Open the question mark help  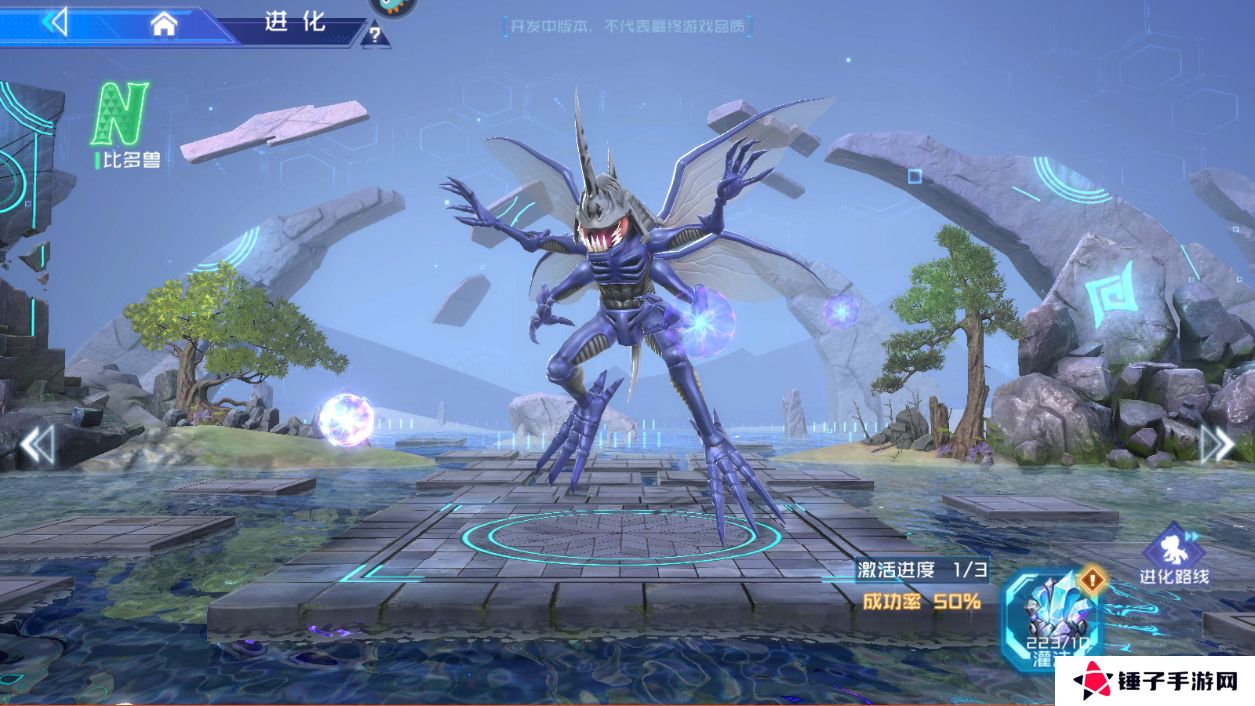point(375,36)
